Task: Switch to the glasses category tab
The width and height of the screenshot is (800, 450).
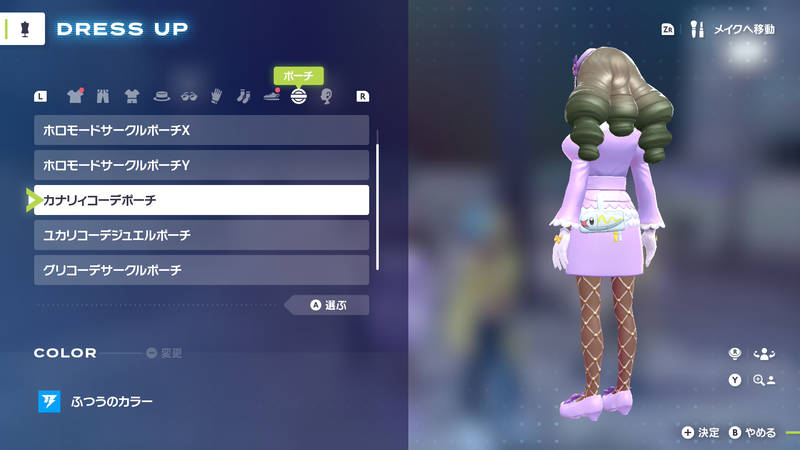Action: (188, 97)
